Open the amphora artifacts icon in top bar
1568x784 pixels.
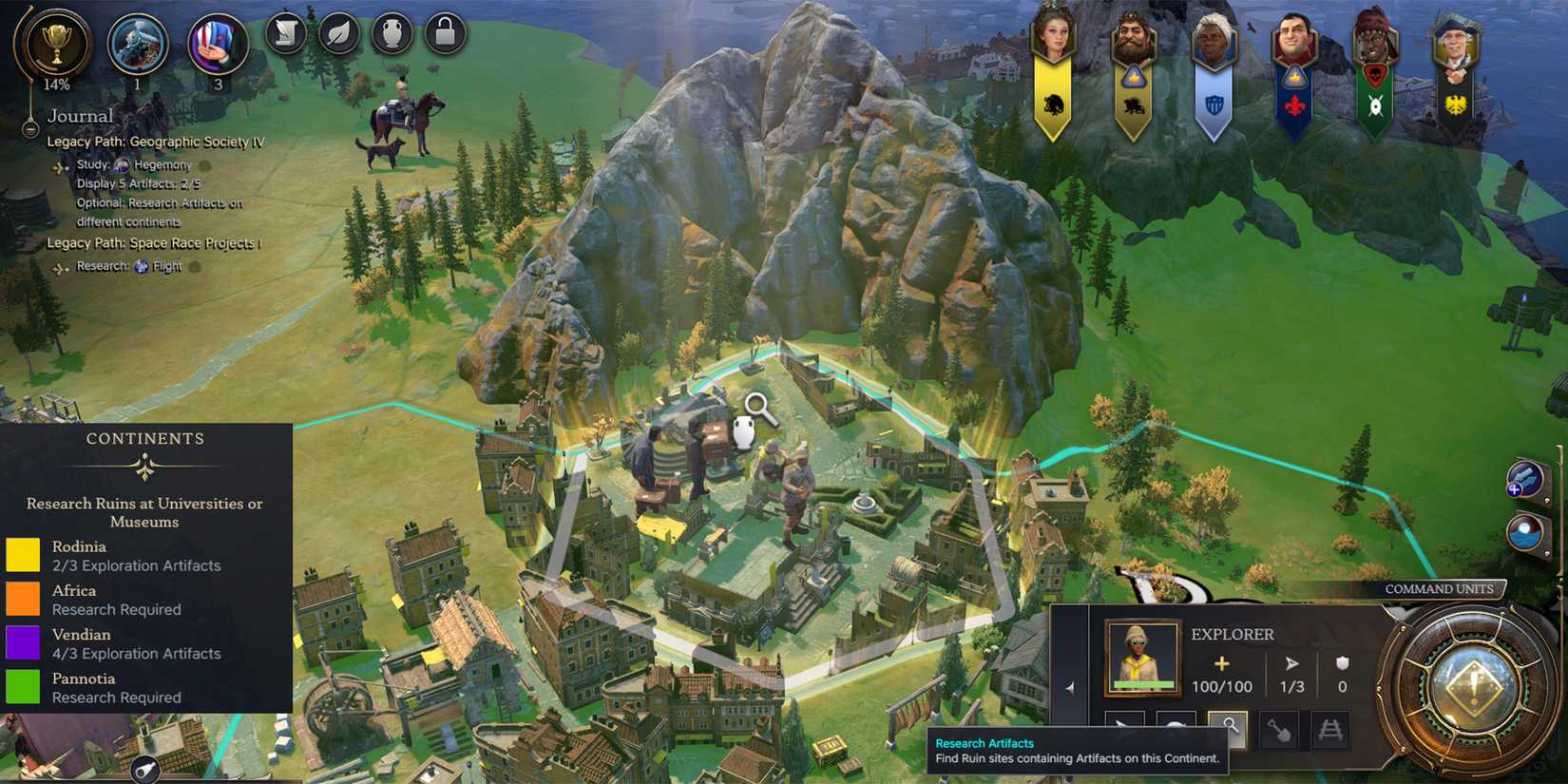[x=392, y=35]
